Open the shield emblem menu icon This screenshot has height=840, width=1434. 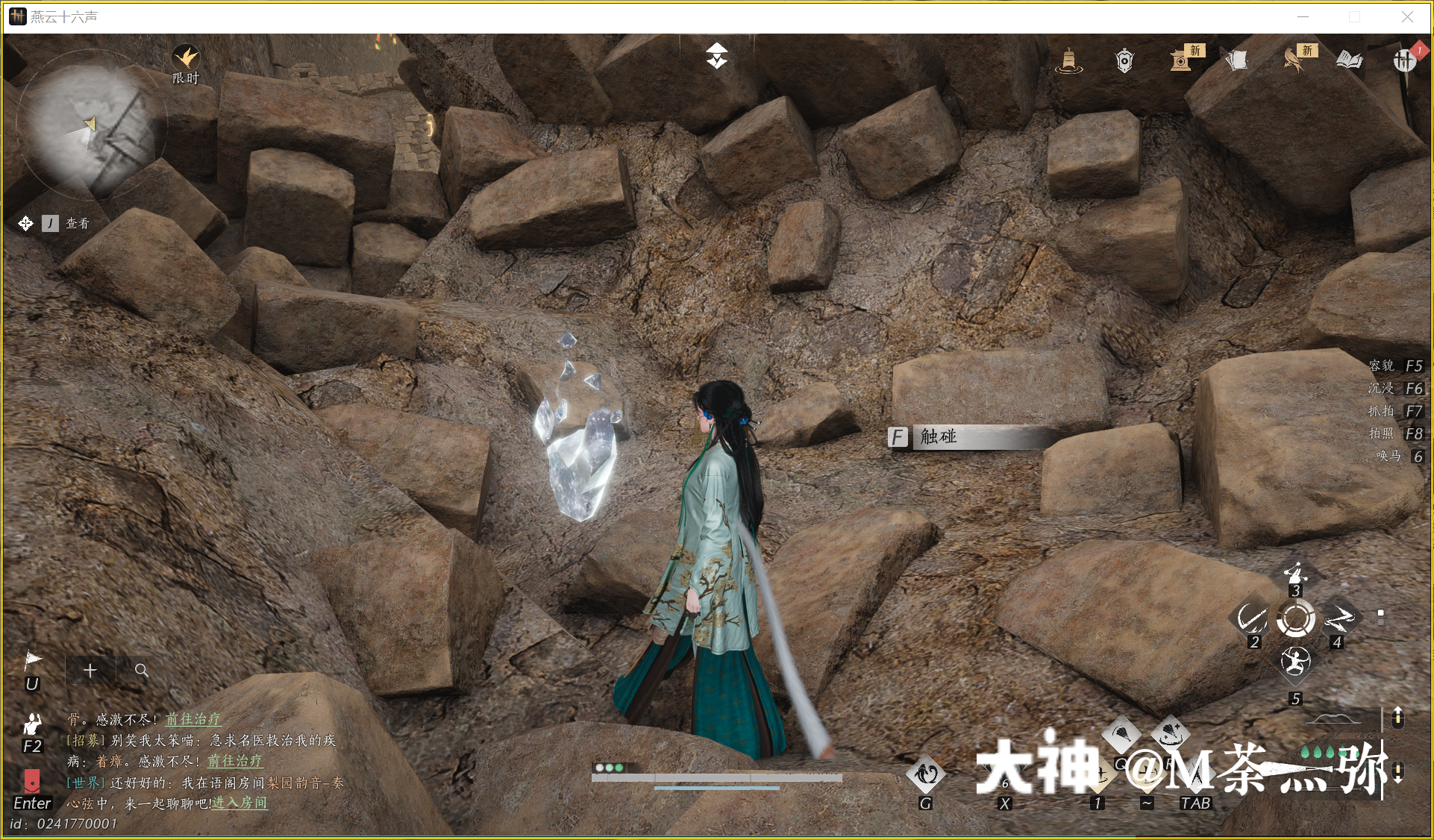click(x=1124, y=60)
